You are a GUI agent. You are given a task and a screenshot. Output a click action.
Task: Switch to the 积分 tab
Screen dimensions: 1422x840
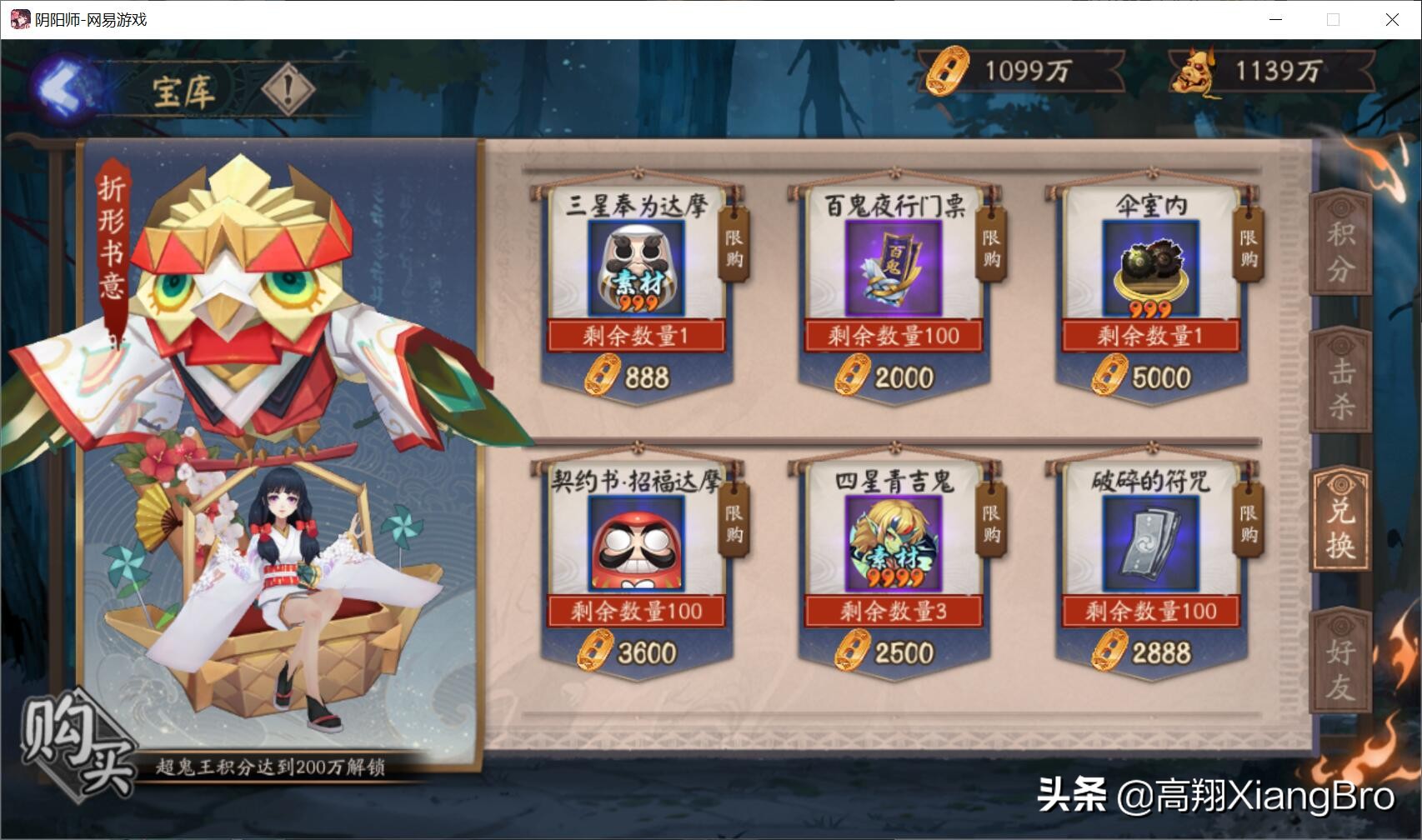[x=1341, y=248]
